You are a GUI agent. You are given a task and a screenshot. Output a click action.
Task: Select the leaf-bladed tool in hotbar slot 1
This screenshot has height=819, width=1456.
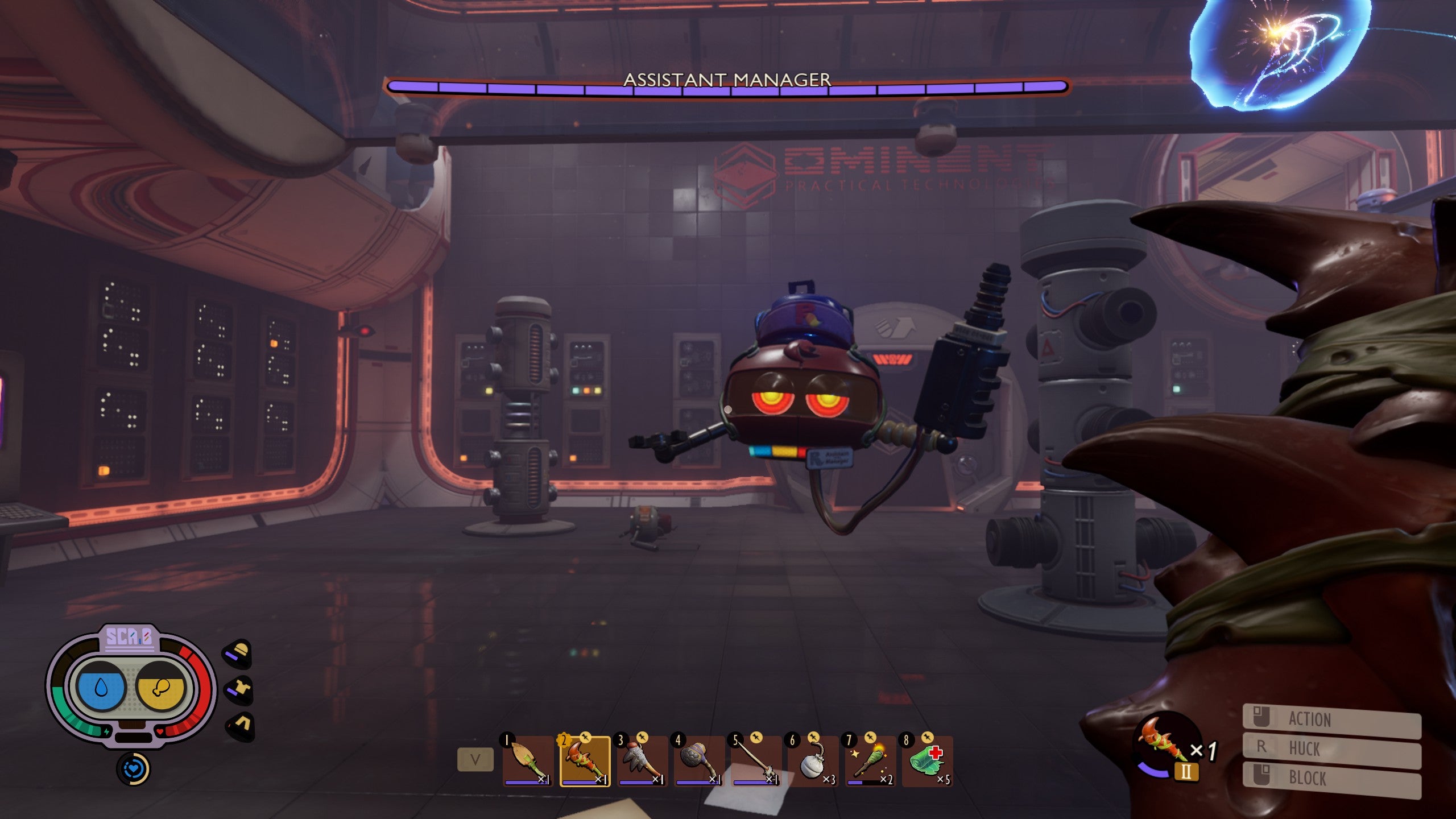click(528, 761)
